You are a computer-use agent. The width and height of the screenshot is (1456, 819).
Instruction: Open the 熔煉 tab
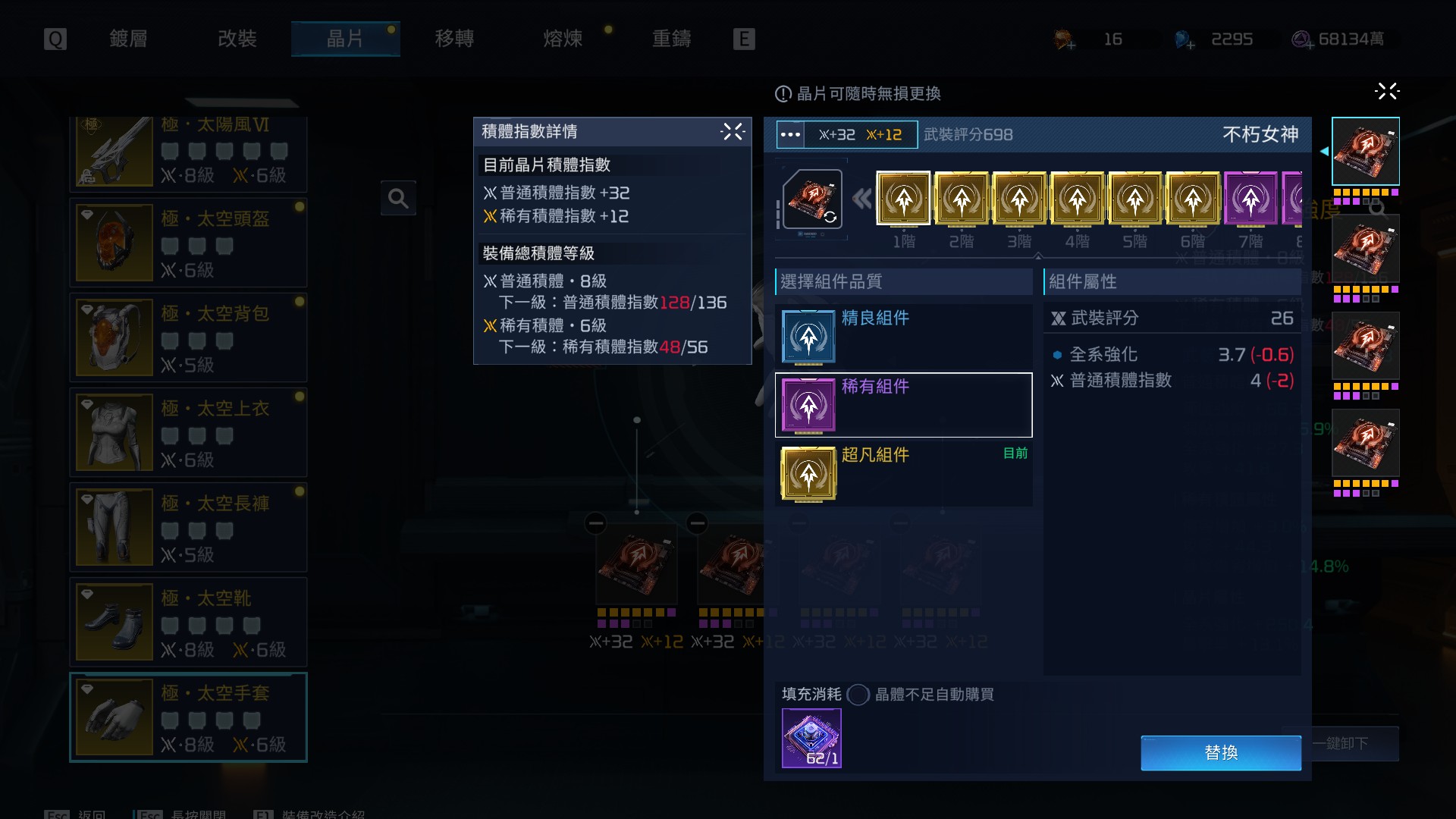[563, 39]
